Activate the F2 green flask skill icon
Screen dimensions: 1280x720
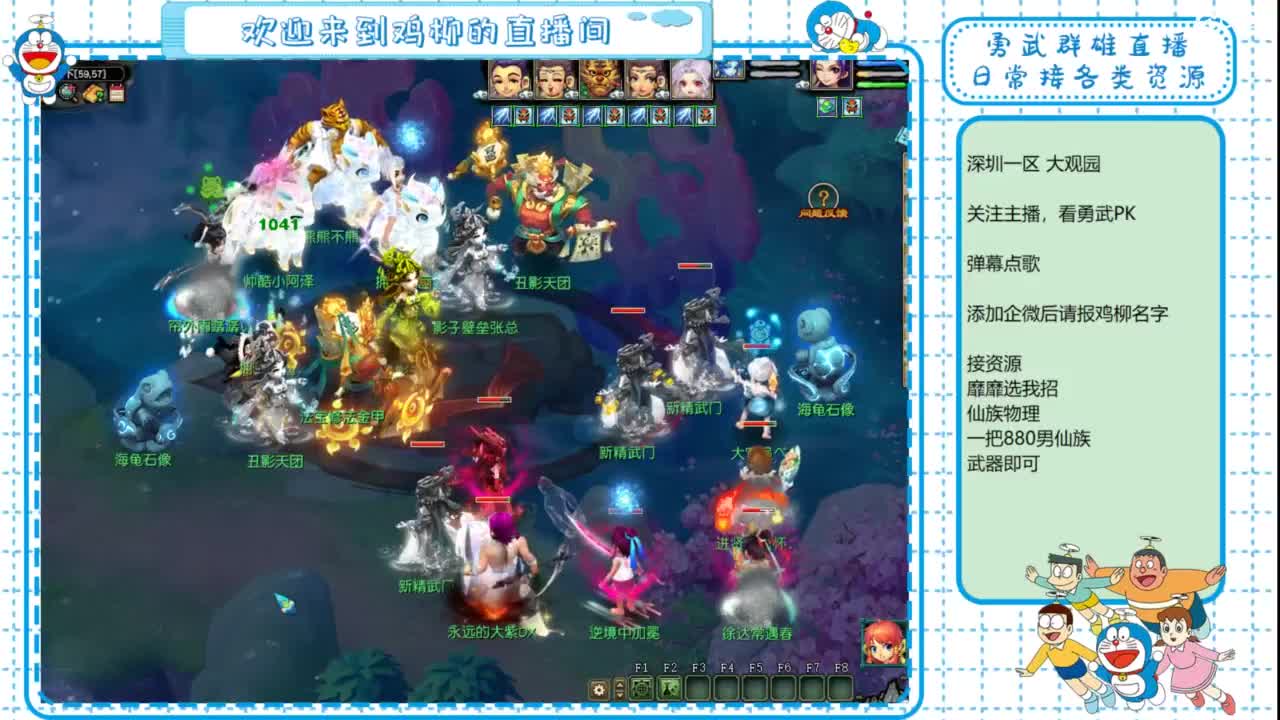(x=668, y=690)
